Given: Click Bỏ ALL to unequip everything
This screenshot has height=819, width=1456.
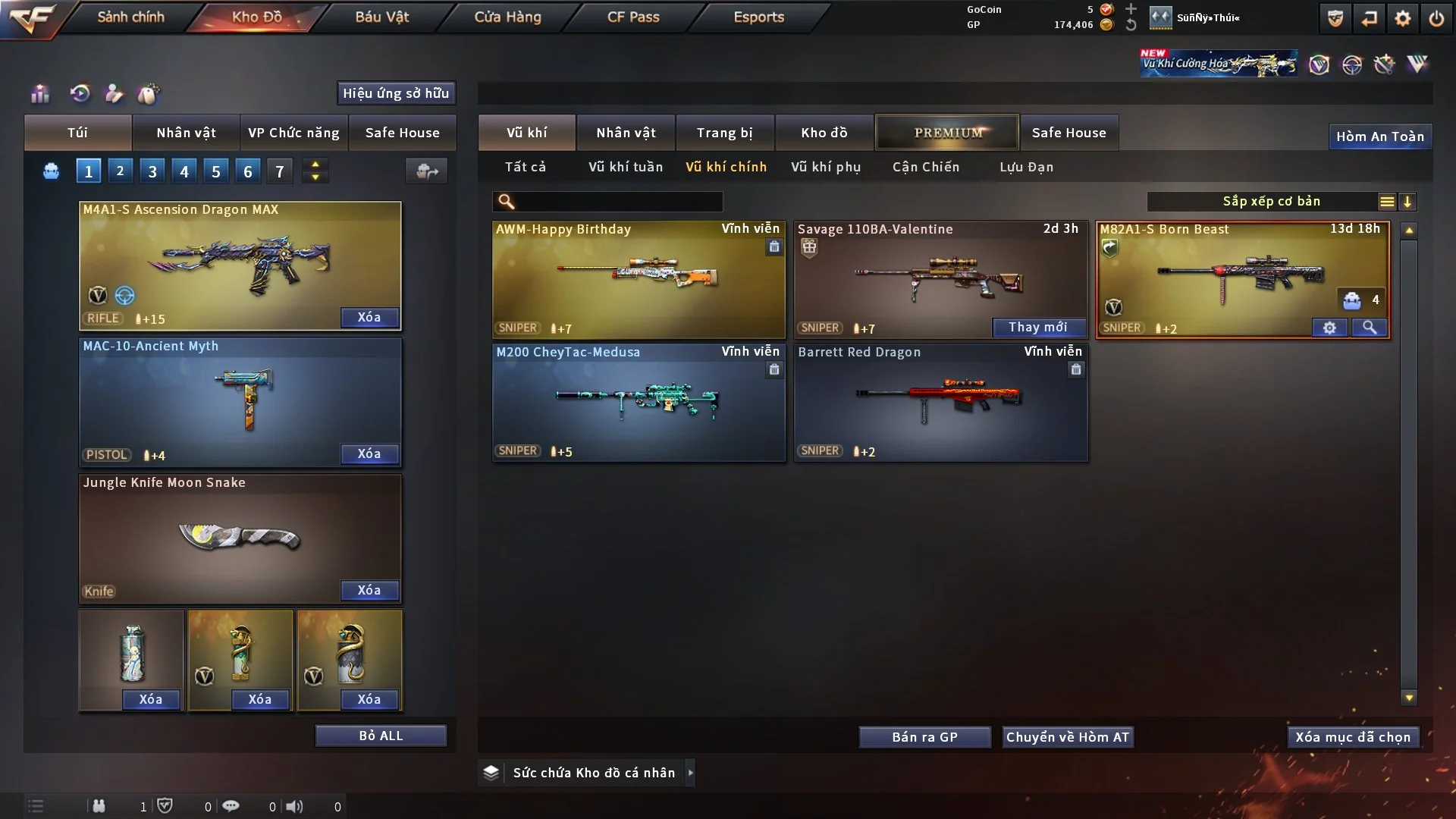Looking at the screenshot, I should [x=381, y=736].
